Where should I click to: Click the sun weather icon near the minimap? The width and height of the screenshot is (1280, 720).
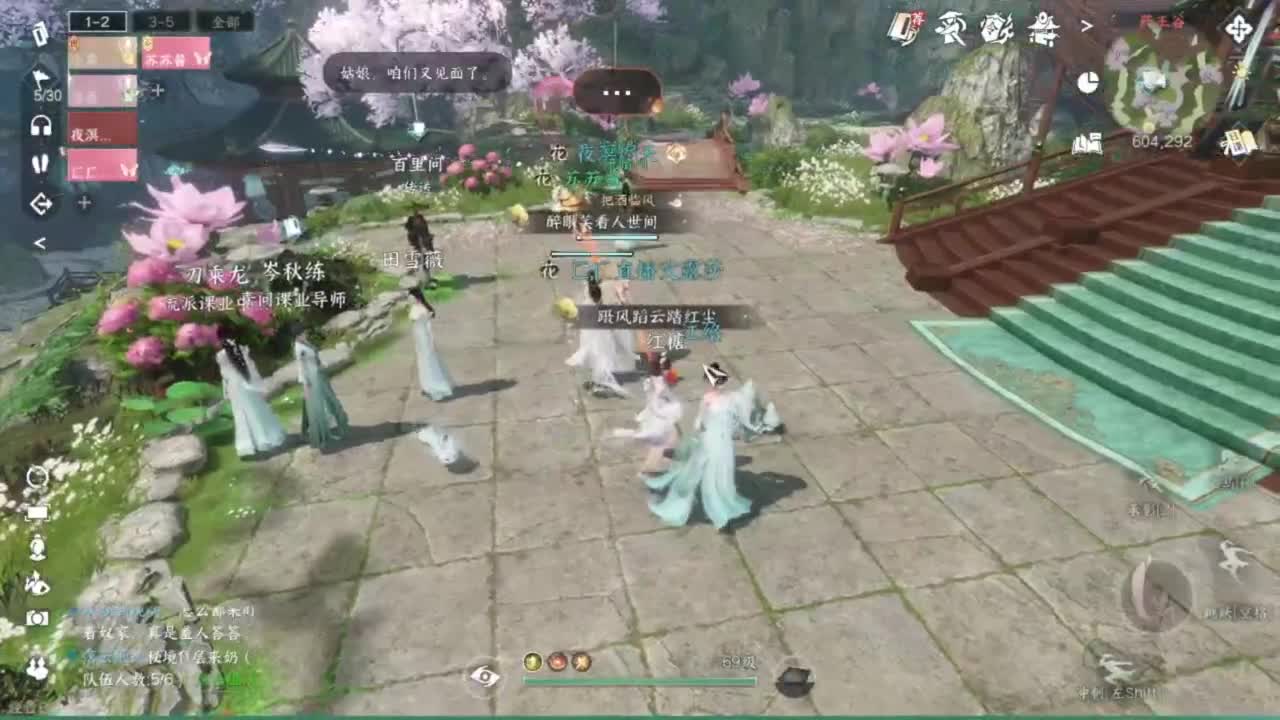click(1242, 72)
